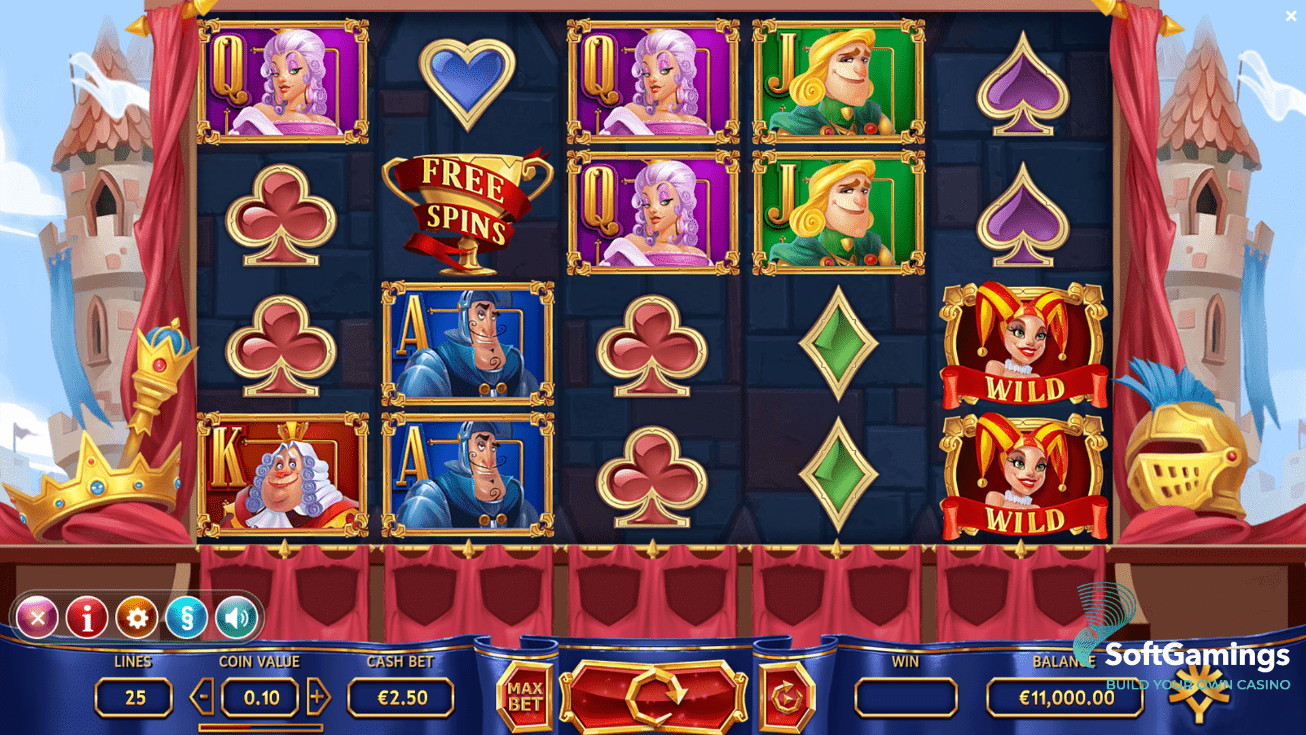The height and width of the screenshot is (735, 1306).
Task: Spin the reels with the red spin button
Action: (x=654, y=692)
